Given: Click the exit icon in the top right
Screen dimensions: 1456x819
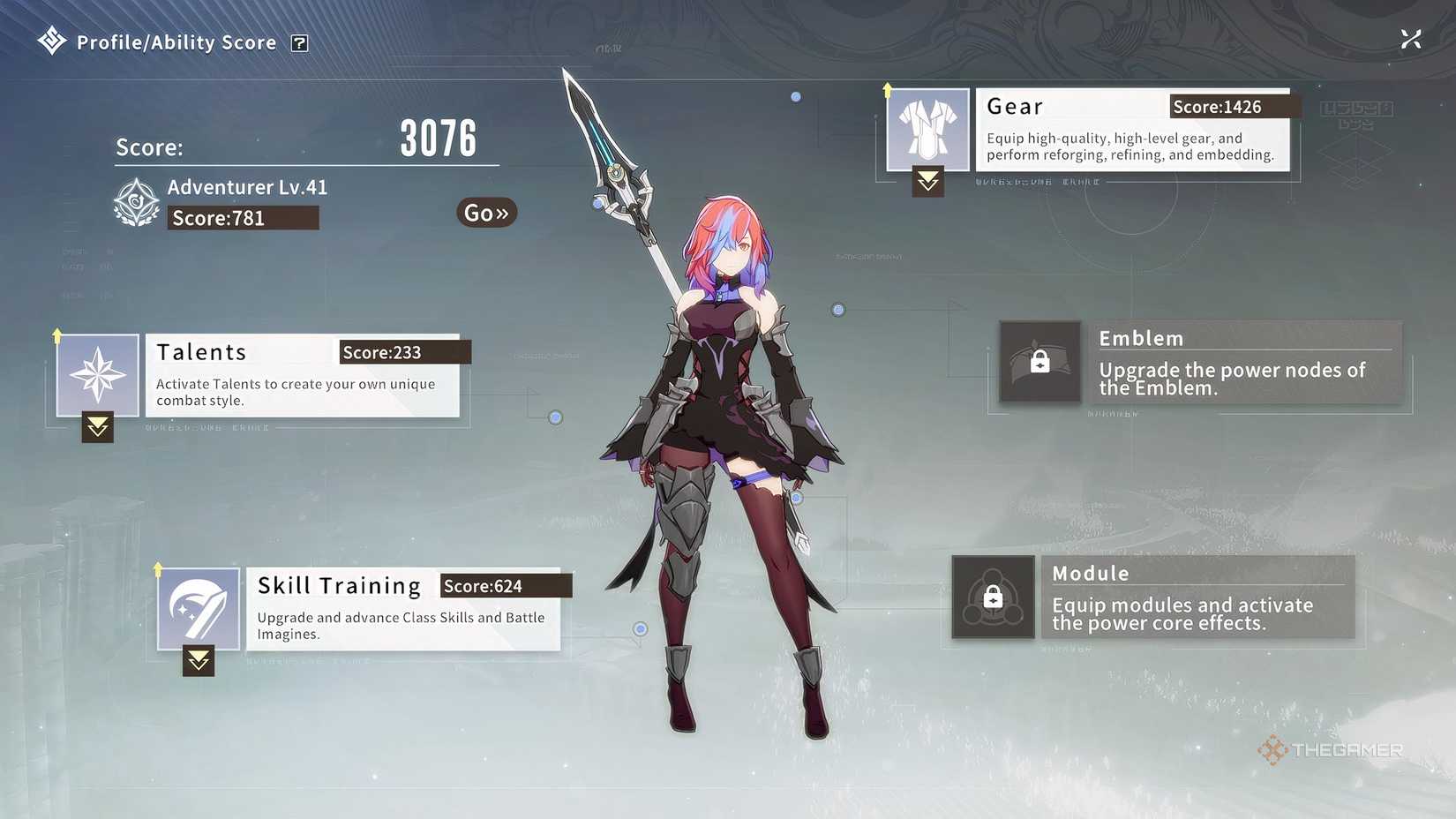Looking at the screenshot, I should tap(1411, 38).
